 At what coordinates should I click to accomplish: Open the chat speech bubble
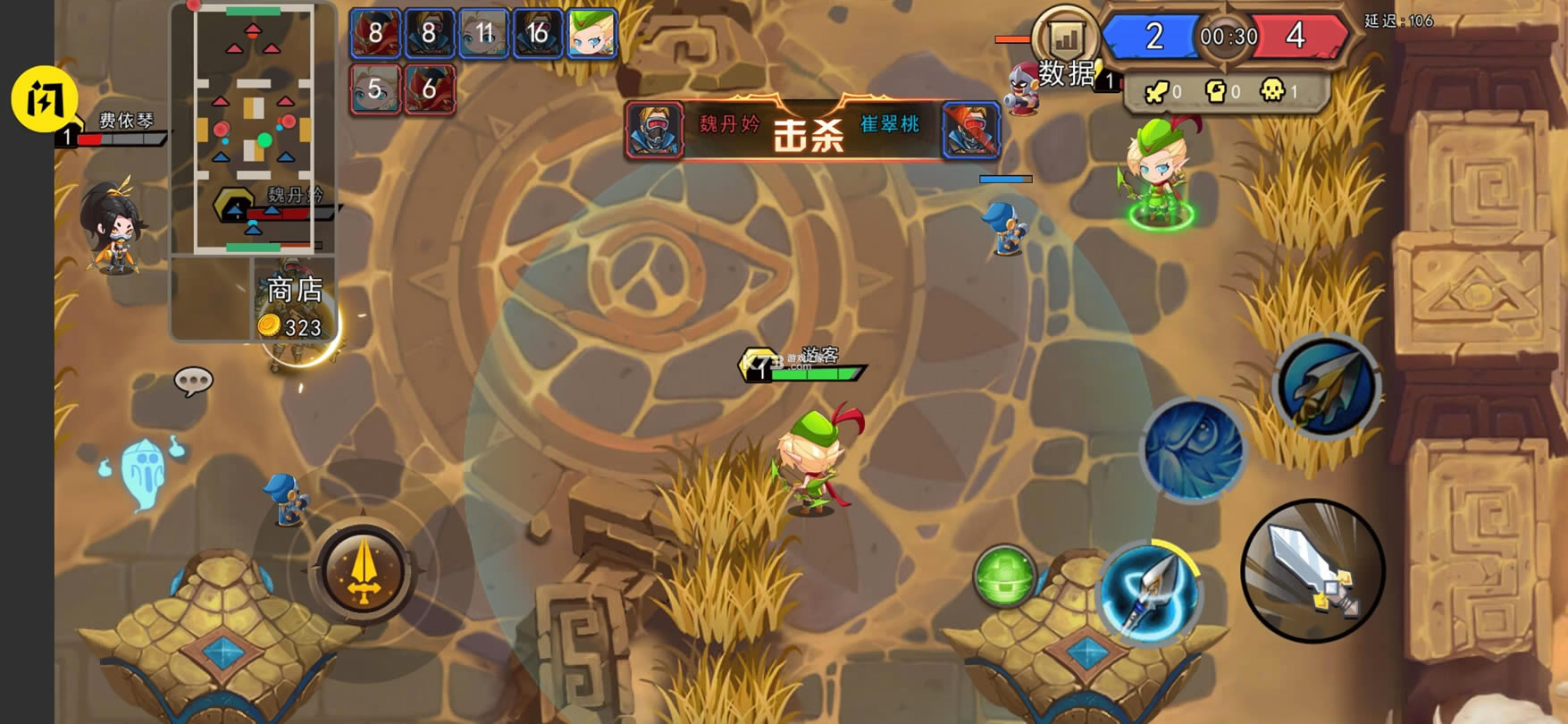(x=193, y=382)
